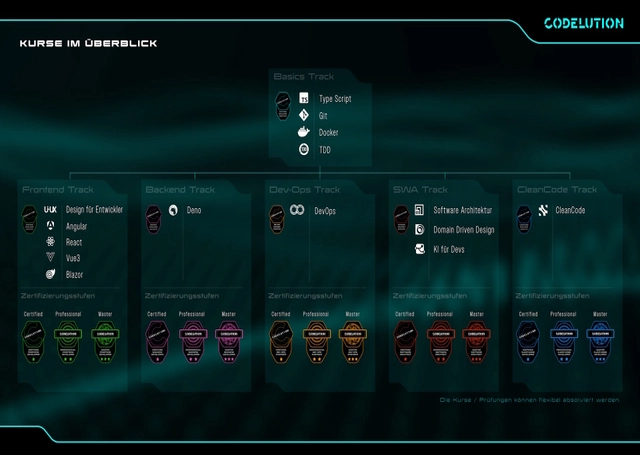This screenshot has height=455, width=640.
Task: Choose the Git course in Basics Track
Action: pyautogui.click(x=323, y=116)
